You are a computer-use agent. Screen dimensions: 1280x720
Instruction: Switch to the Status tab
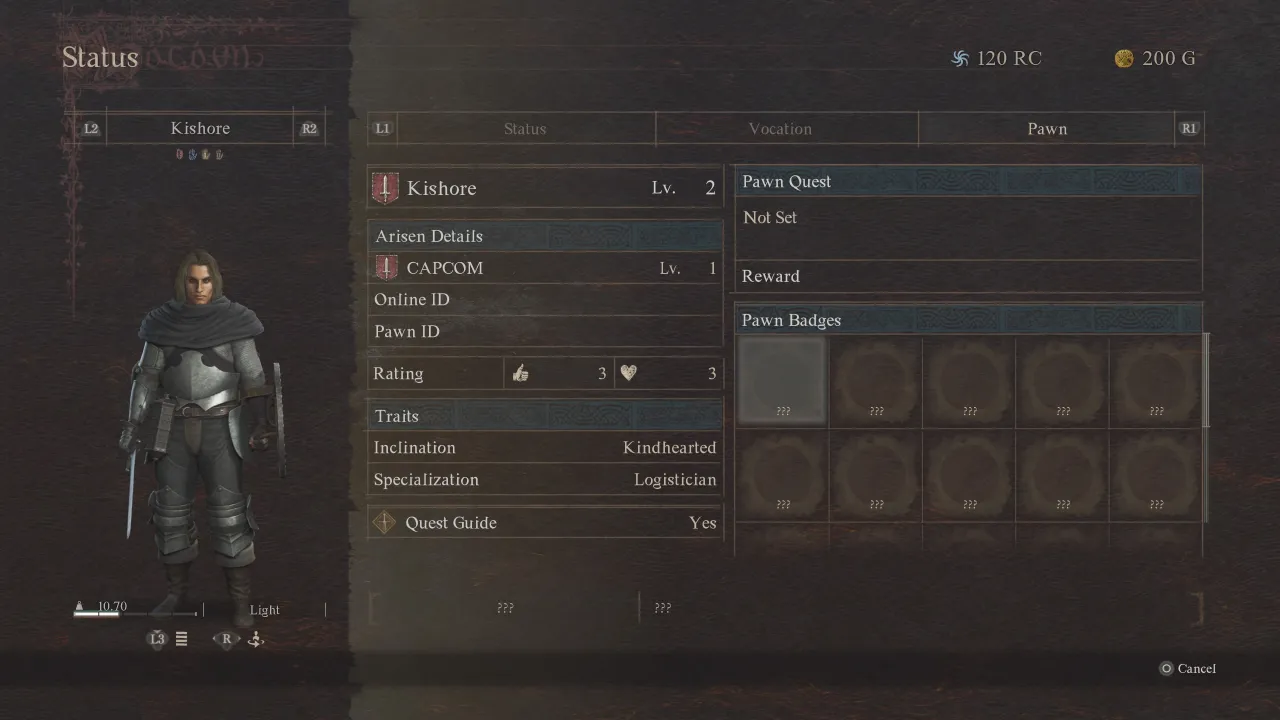(x=525, y=128)
